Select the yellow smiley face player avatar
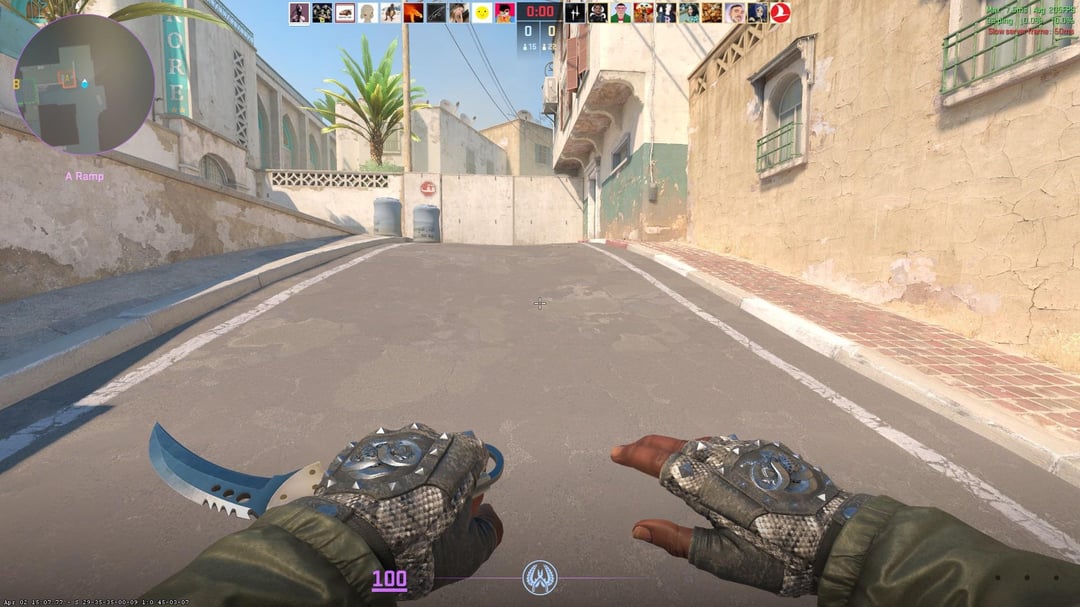Screen dimensions: 1080x607 [482, 12]
